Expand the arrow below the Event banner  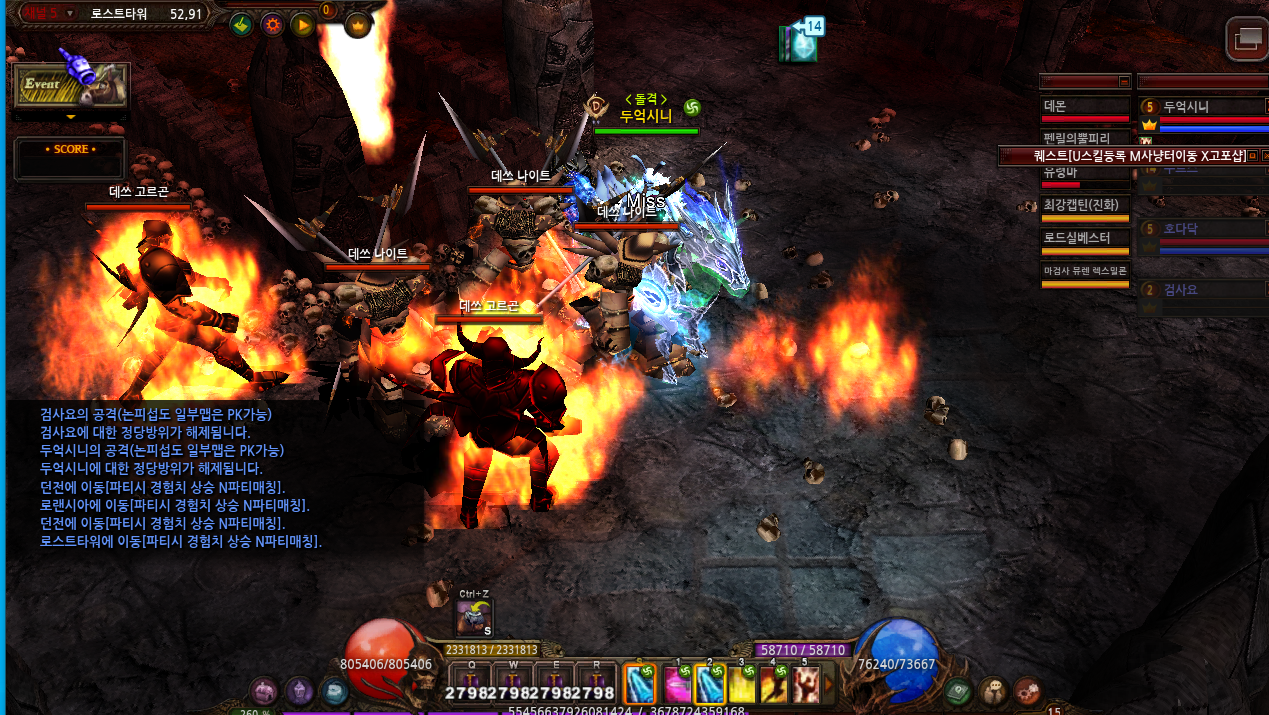coord(70,117)
